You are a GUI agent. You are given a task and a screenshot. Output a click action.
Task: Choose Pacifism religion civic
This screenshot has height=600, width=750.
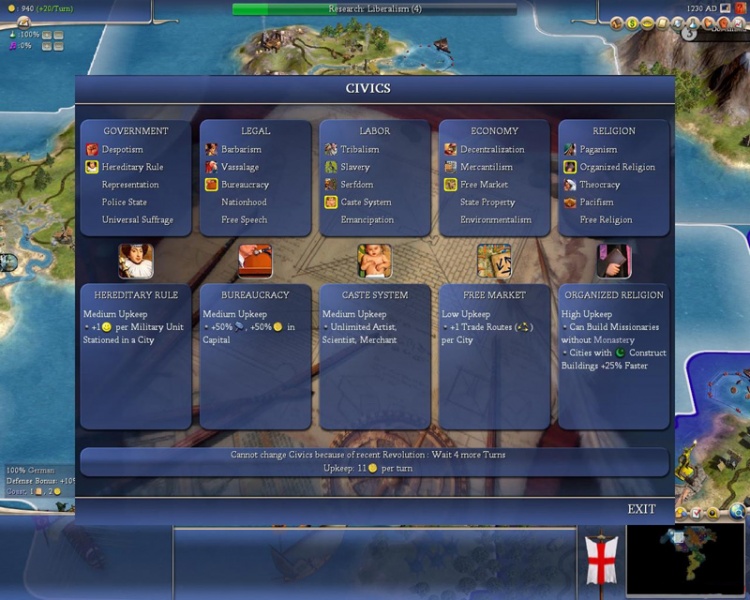click(598, 202)
